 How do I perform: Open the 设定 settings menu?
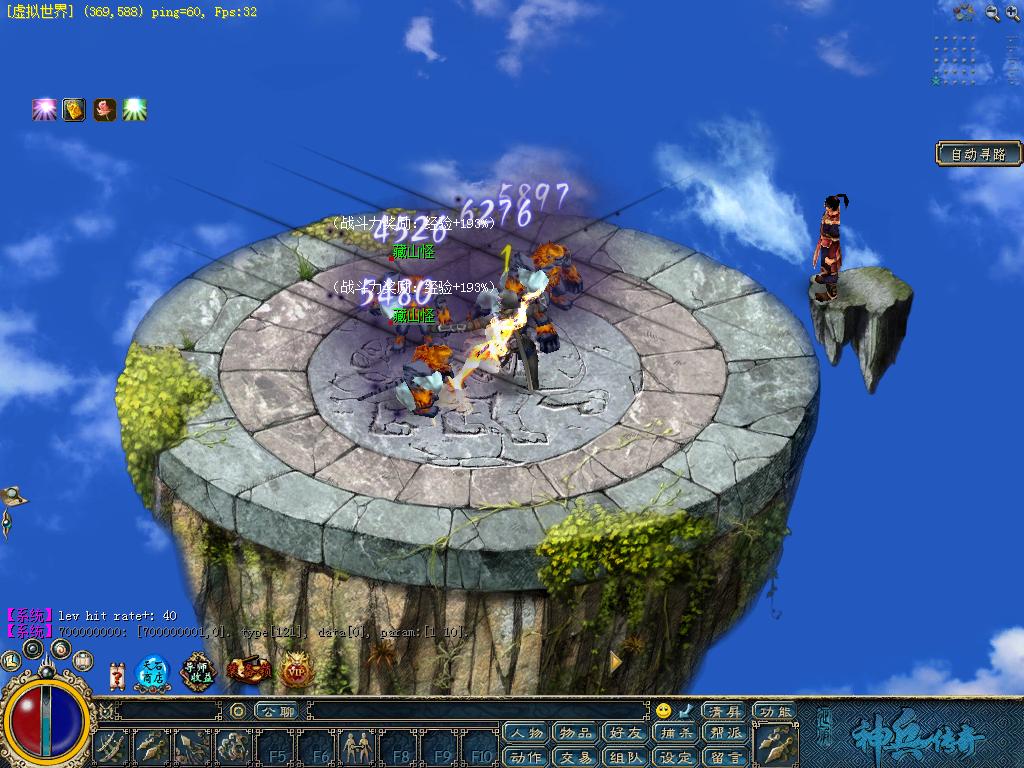(x=675, y=757)
